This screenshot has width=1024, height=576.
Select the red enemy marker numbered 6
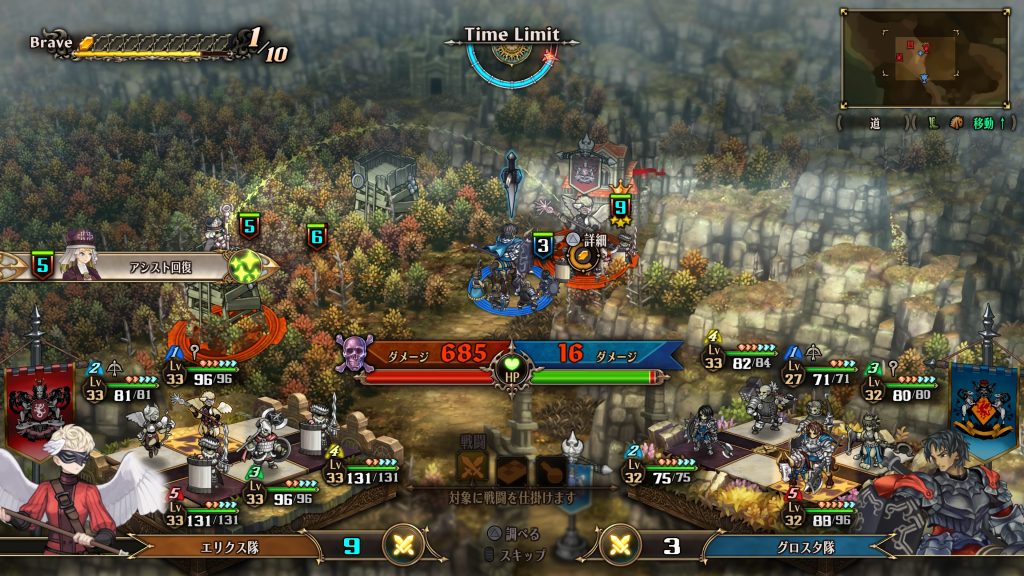point(316,237)
